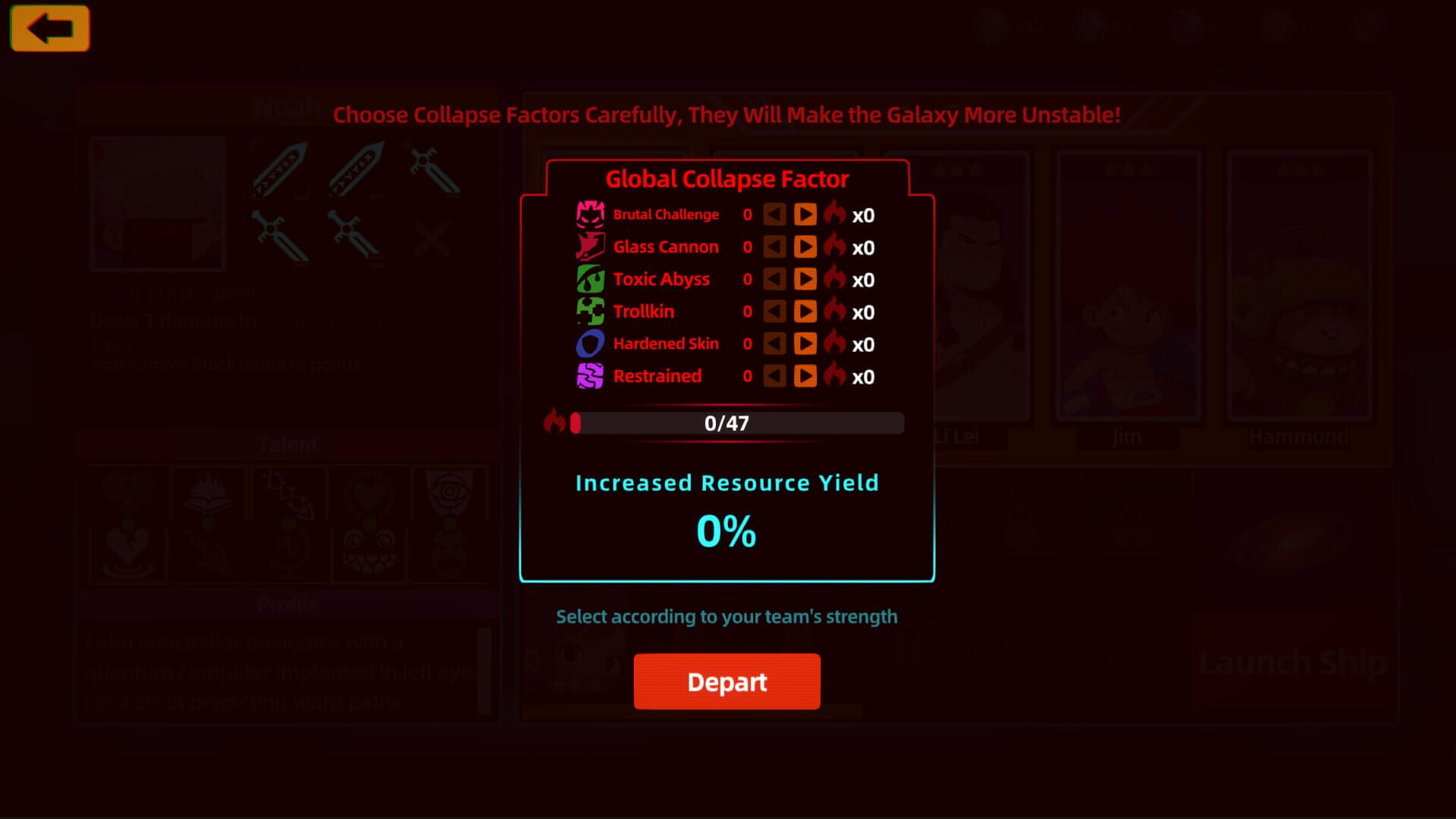The image size is (1456, 819).
Task: Increase Restrained with its right arrow
Action: pyautogui.click(x=805, y=375)
